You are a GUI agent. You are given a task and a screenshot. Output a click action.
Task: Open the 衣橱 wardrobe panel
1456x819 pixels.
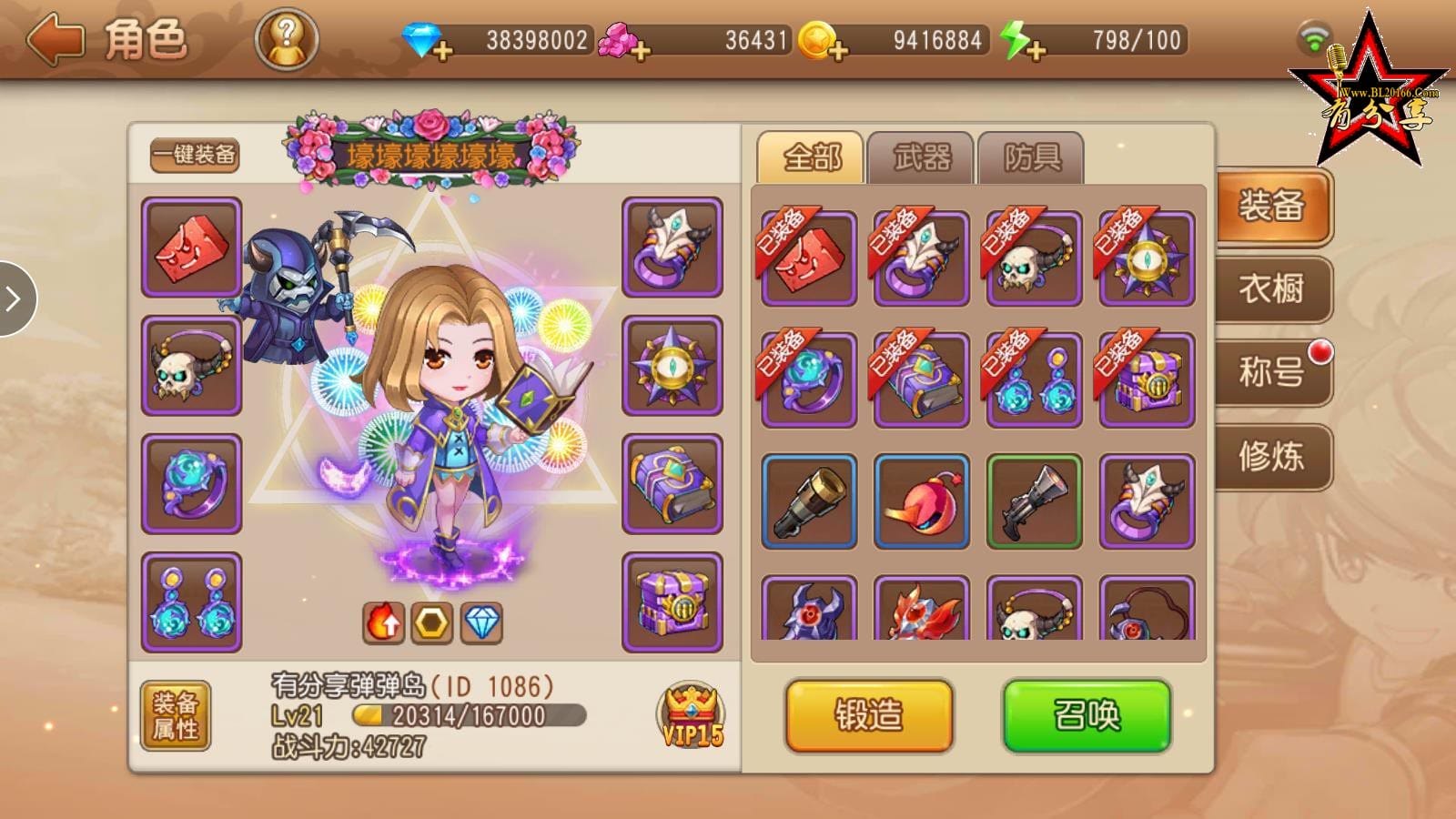tap(1273, 291)
